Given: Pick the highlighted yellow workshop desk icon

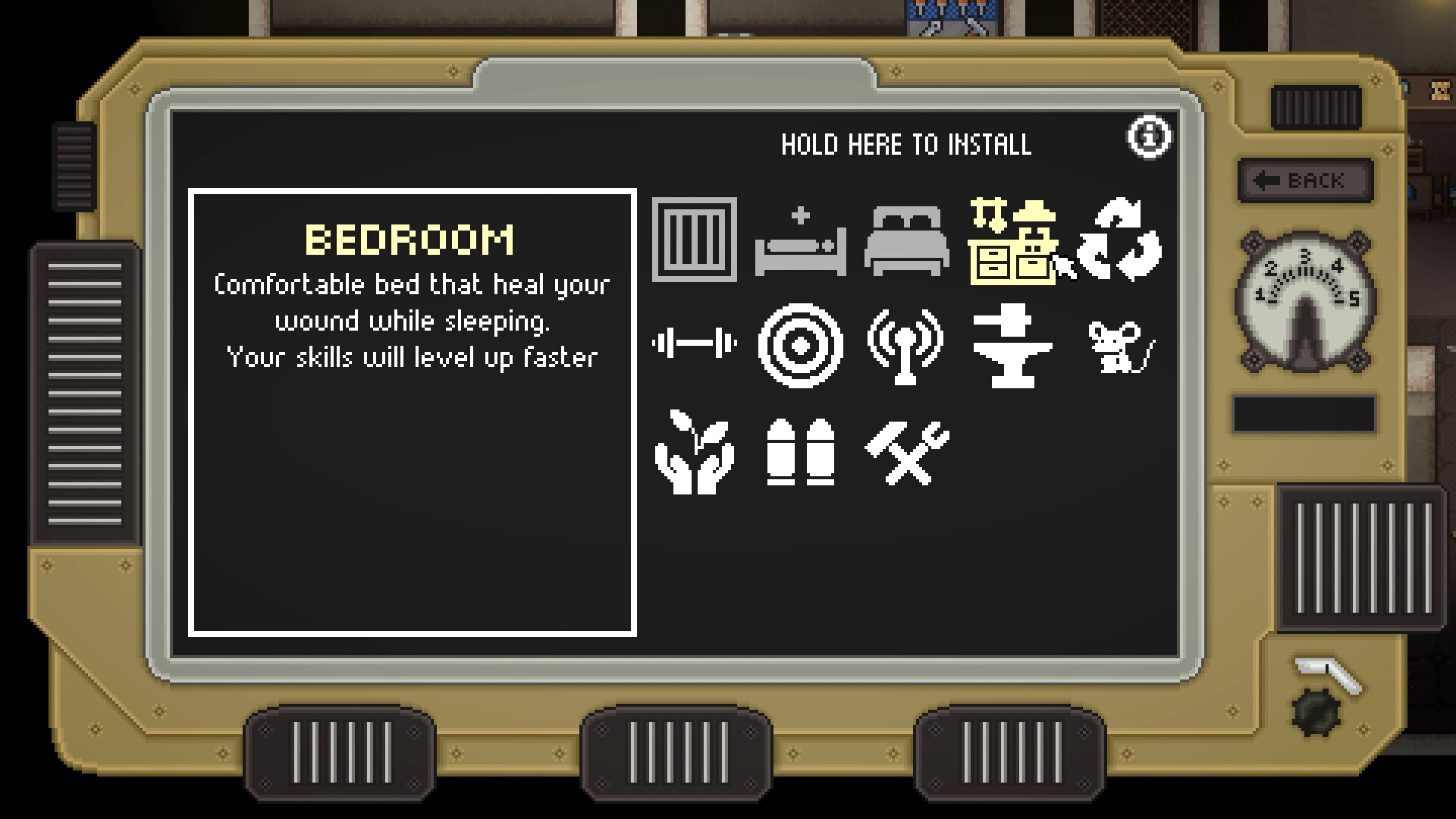Looking at the screenshot, I should (1012, 241).
